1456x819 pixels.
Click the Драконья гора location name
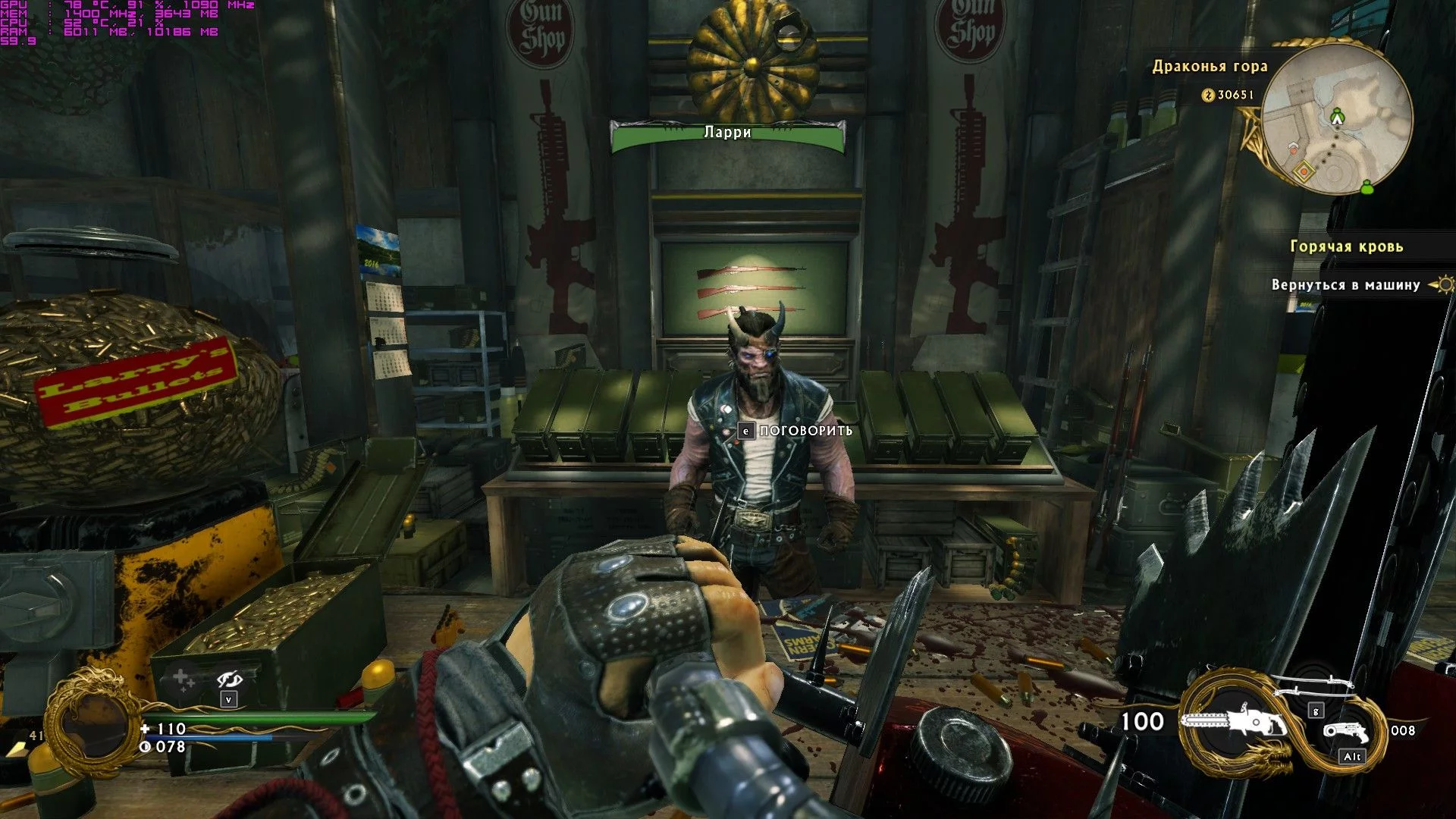point(1210,66)
